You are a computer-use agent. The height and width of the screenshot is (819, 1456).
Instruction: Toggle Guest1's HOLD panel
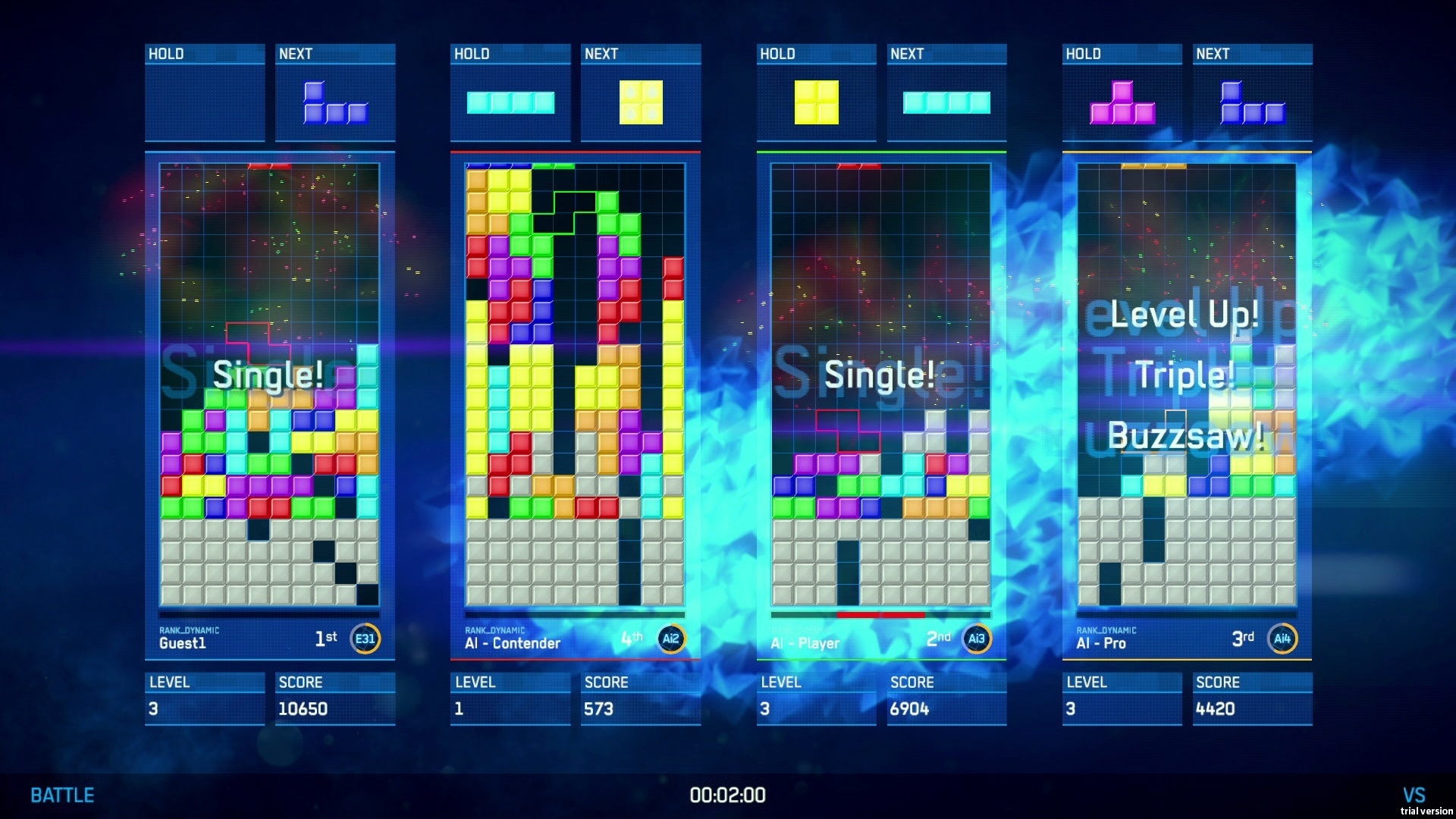click(203, 95)
